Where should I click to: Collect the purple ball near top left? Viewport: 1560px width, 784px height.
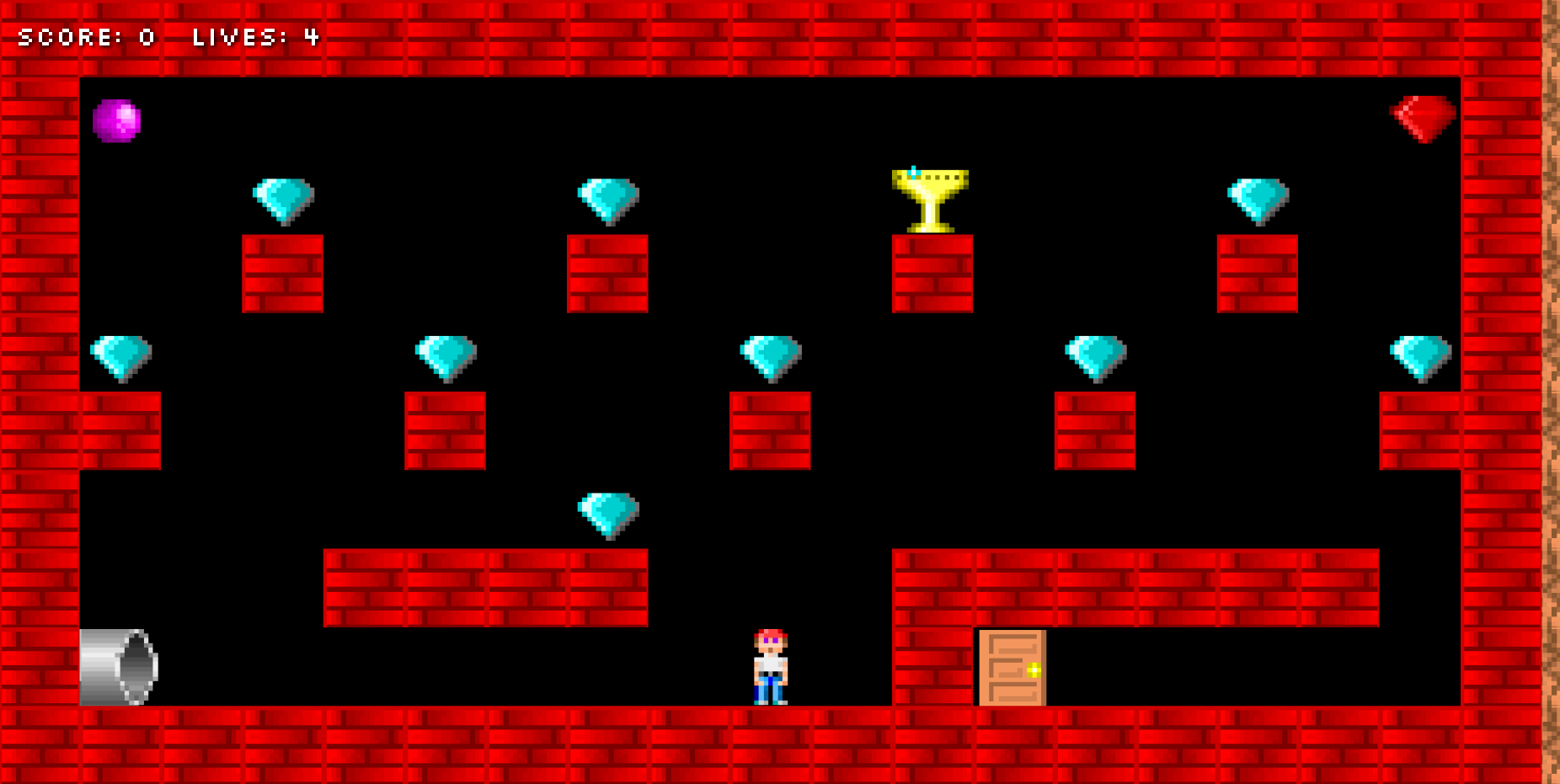coord(117,120)
